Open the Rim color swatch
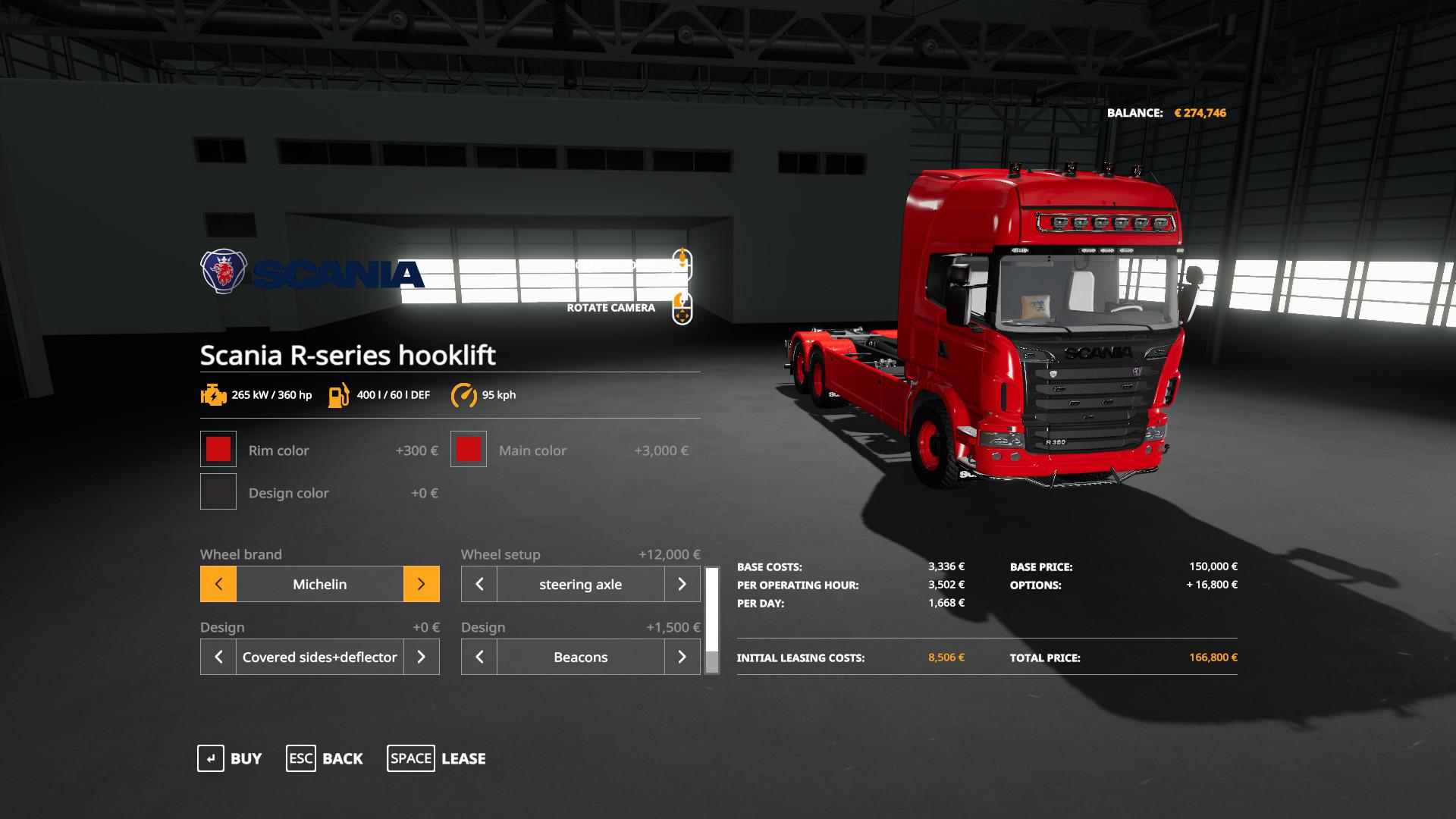The image size is (1456, 819). coord(218,450)
